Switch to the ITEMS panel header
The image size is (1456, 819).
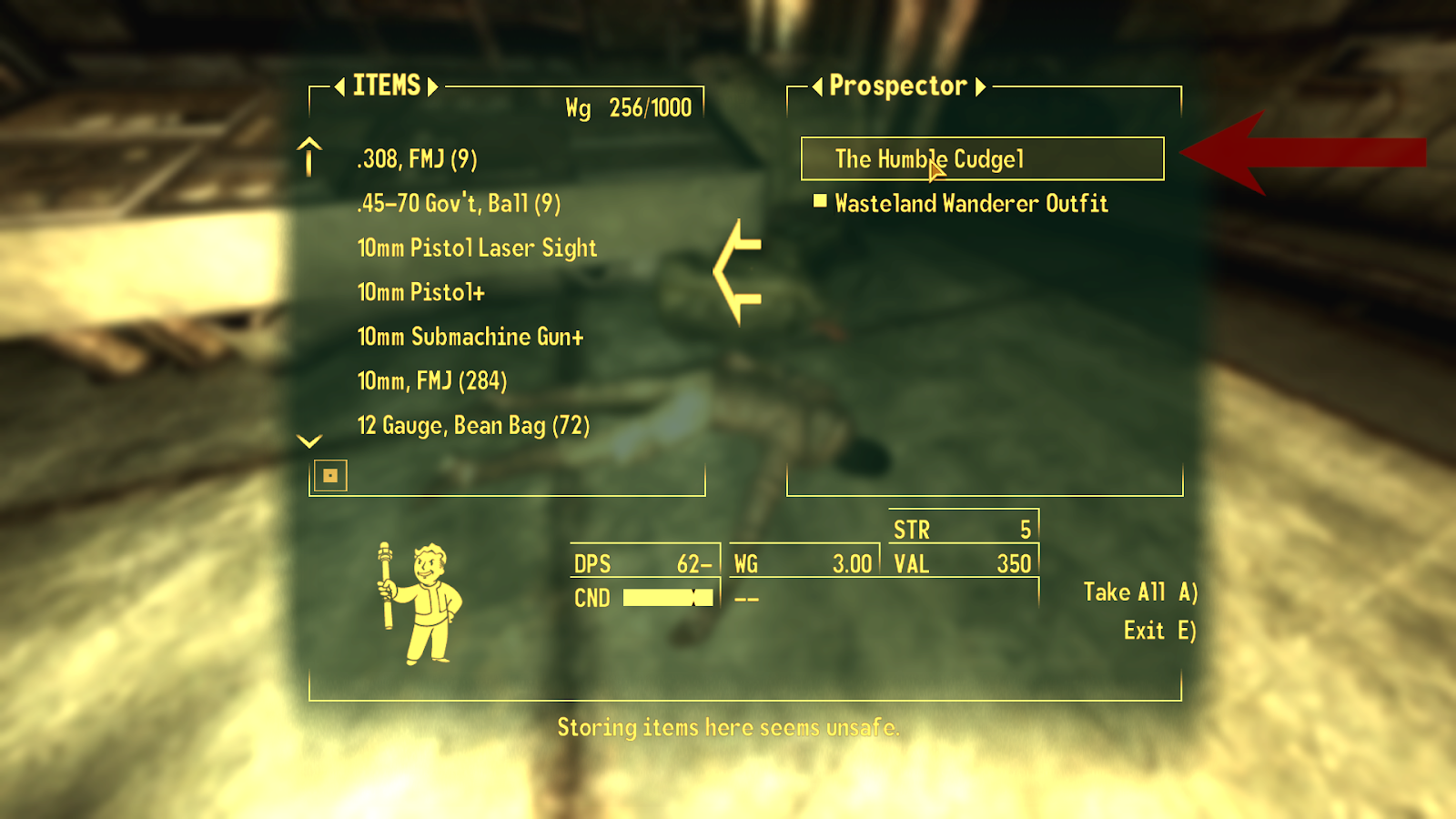tap(385, 86)
